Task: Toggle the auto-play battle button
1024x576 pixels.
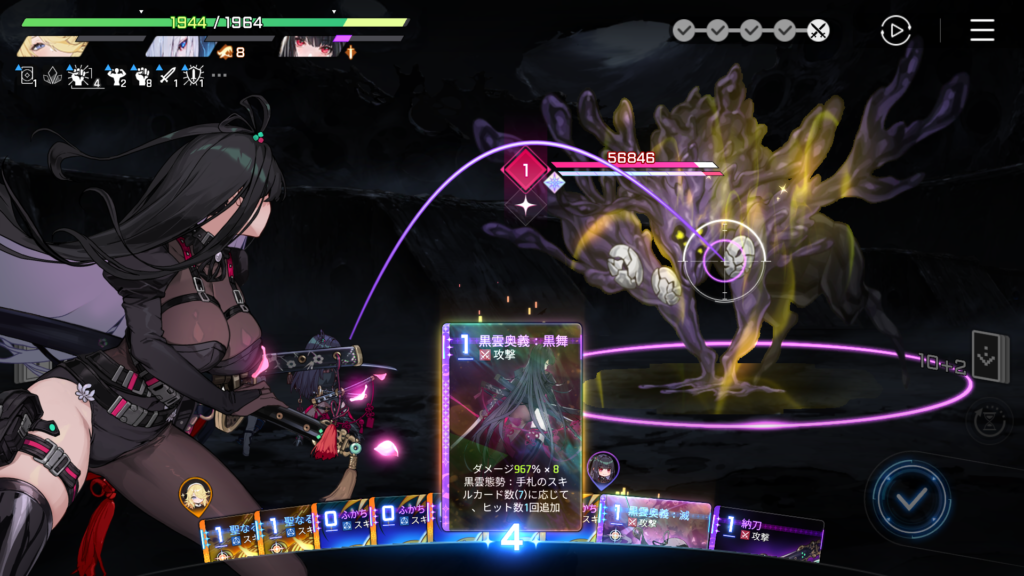Action: click(x=896, y=30)
